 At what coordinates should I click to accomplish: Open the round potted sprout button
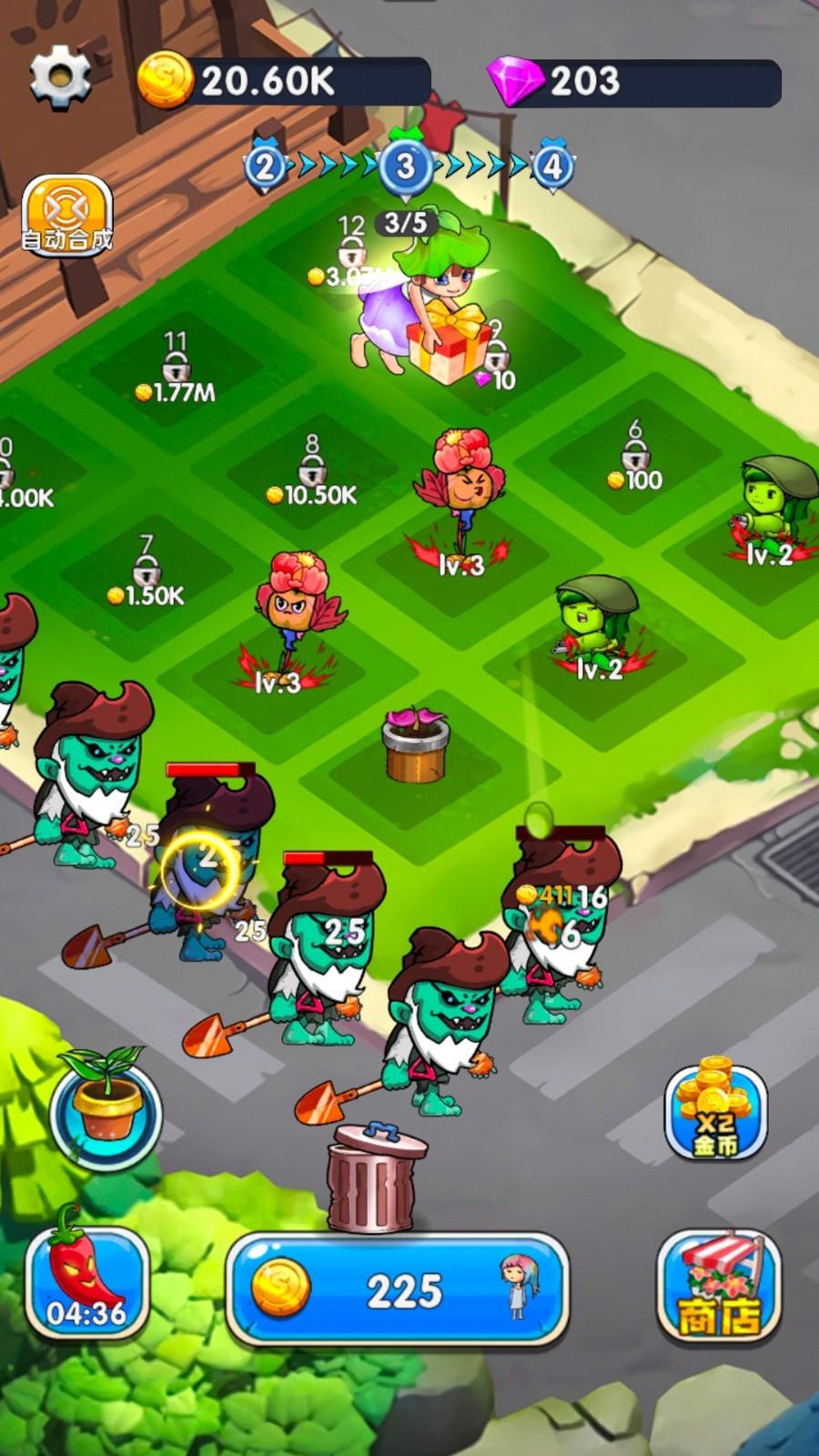point(106,1108)
